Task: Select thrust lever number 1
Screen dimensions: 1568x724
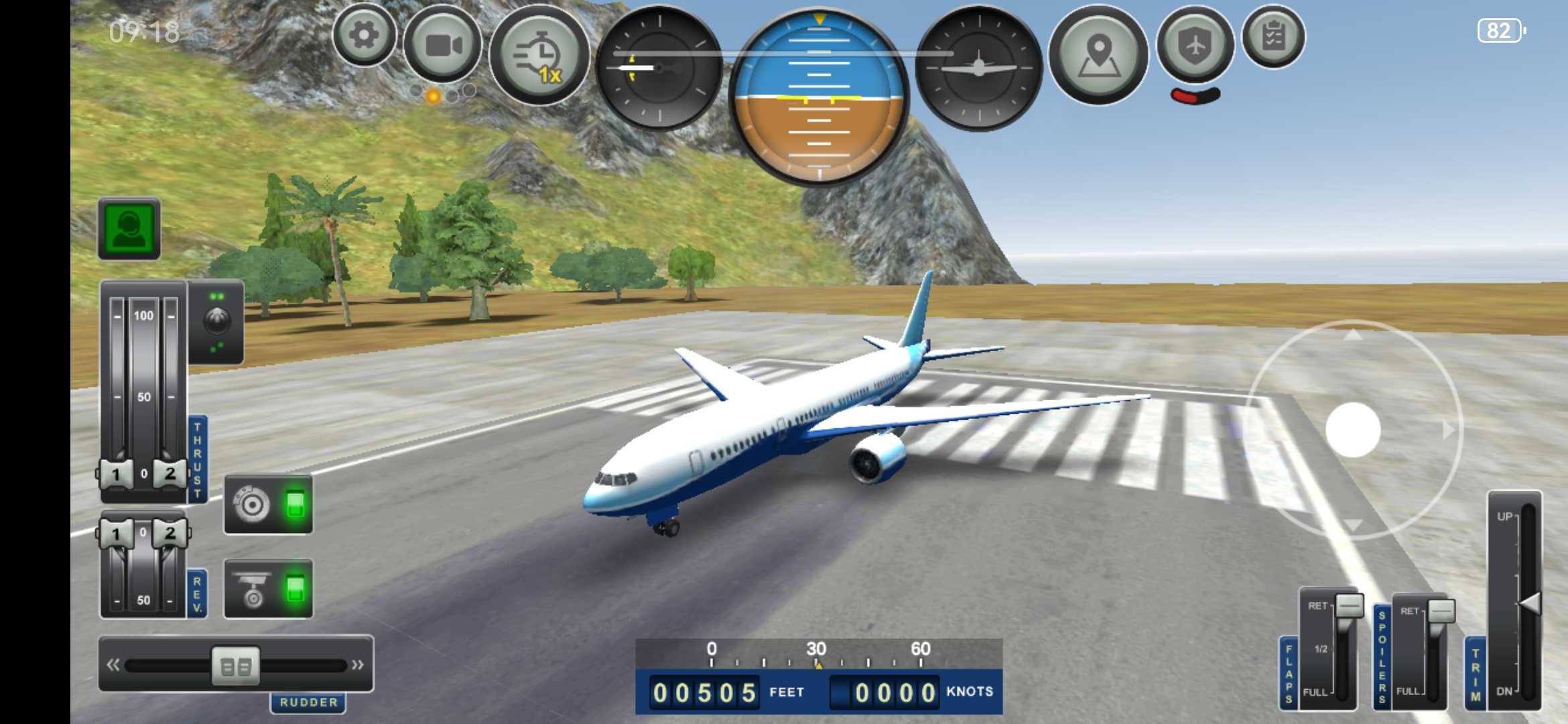Action: point(116,474)
